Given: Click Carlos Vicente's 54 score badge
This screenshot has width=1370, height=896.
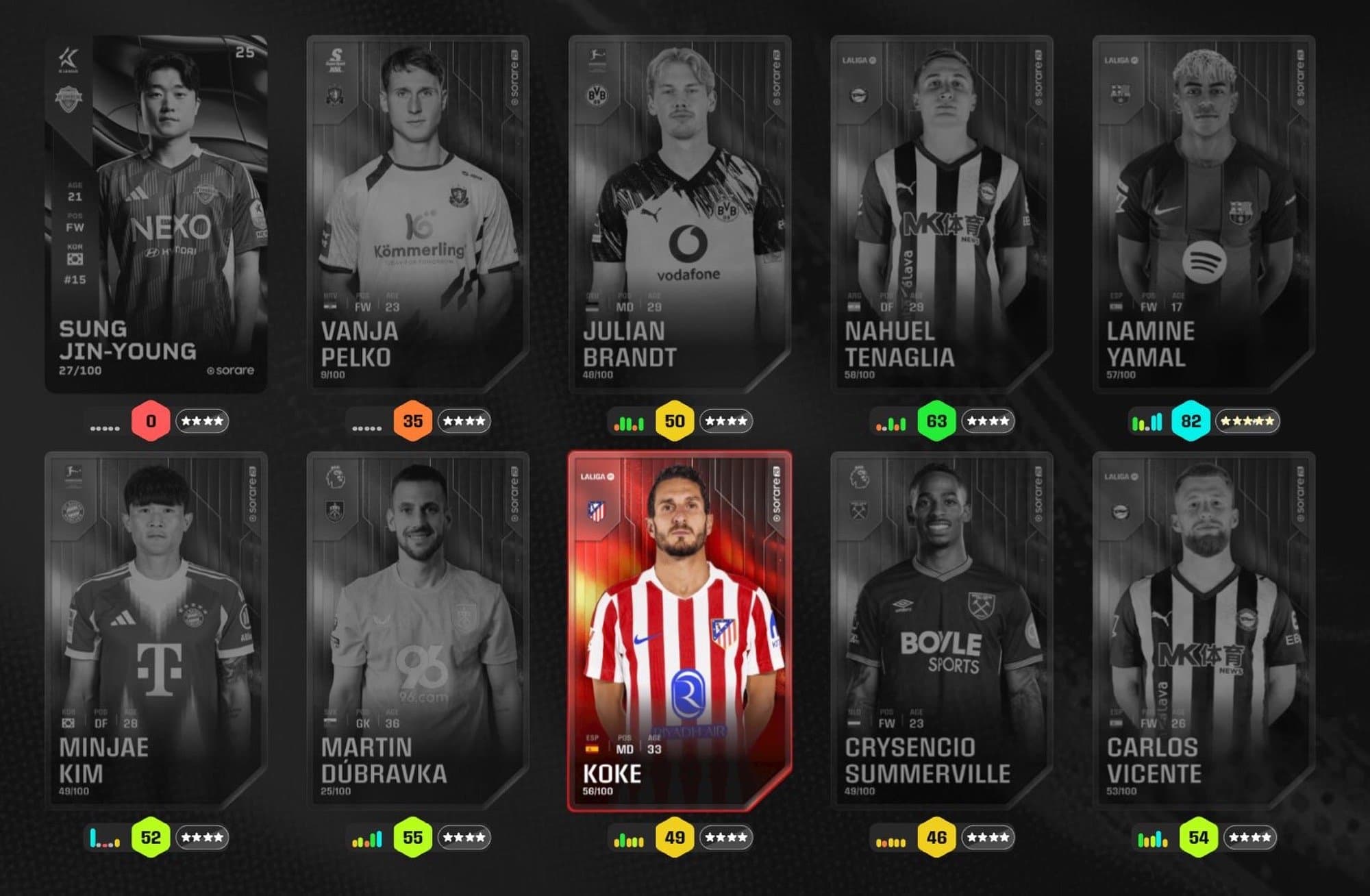Looking at the screenshot, I should point(1199,837).
